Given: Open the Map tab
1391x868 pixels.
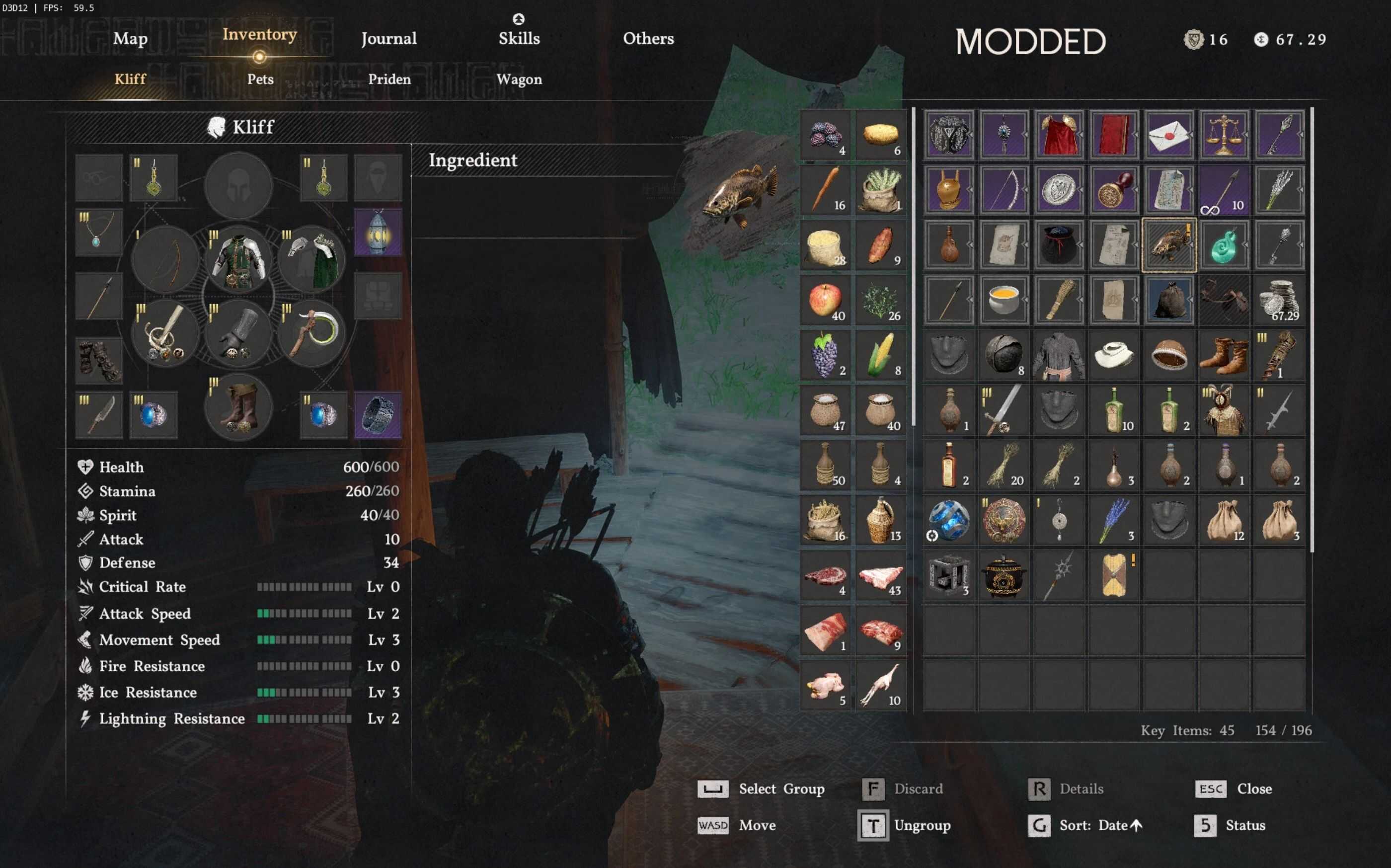Looking at the screenshot, I should point(130,38).
